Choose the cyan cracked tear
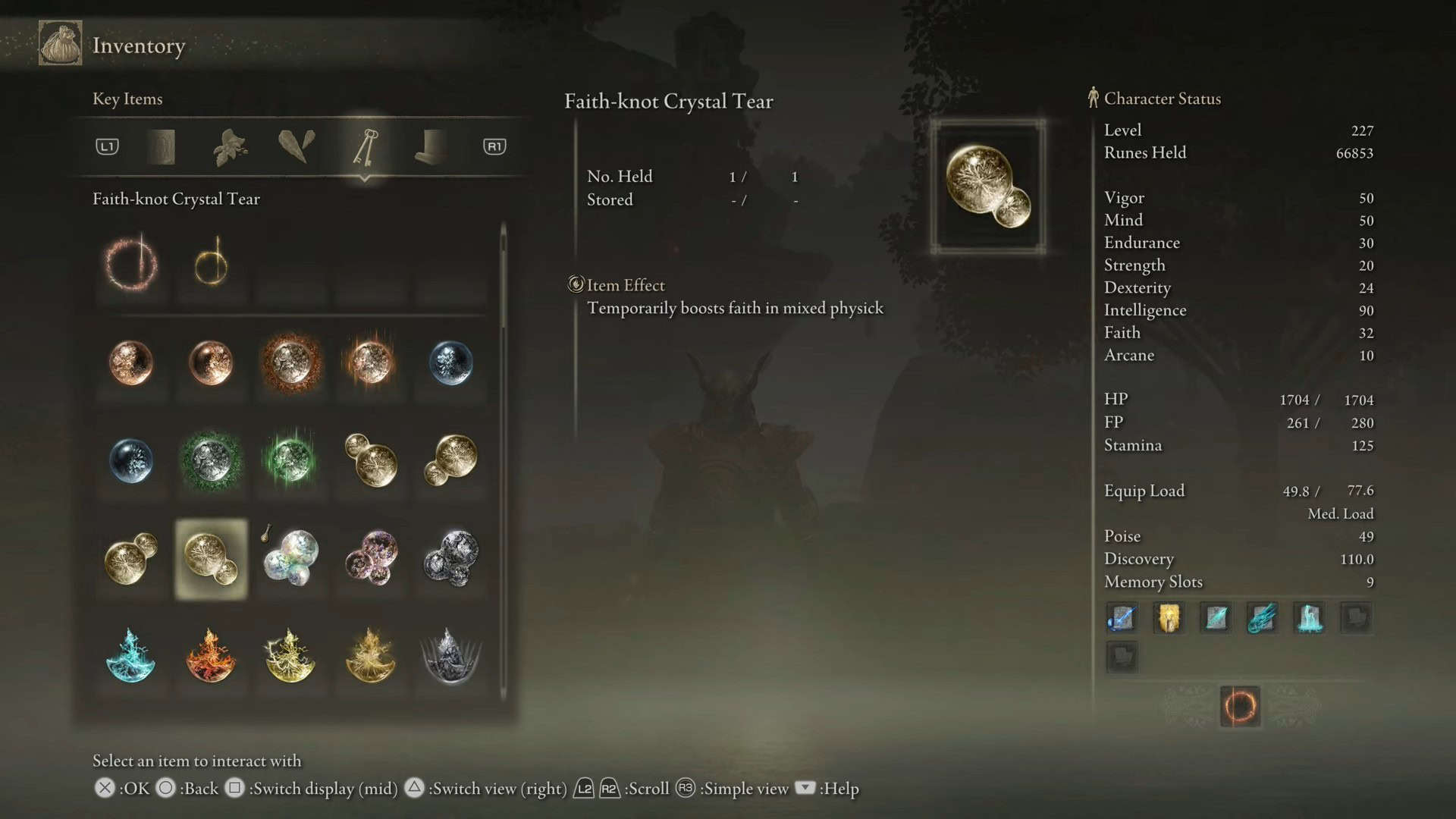 click(x=131, y=656)
